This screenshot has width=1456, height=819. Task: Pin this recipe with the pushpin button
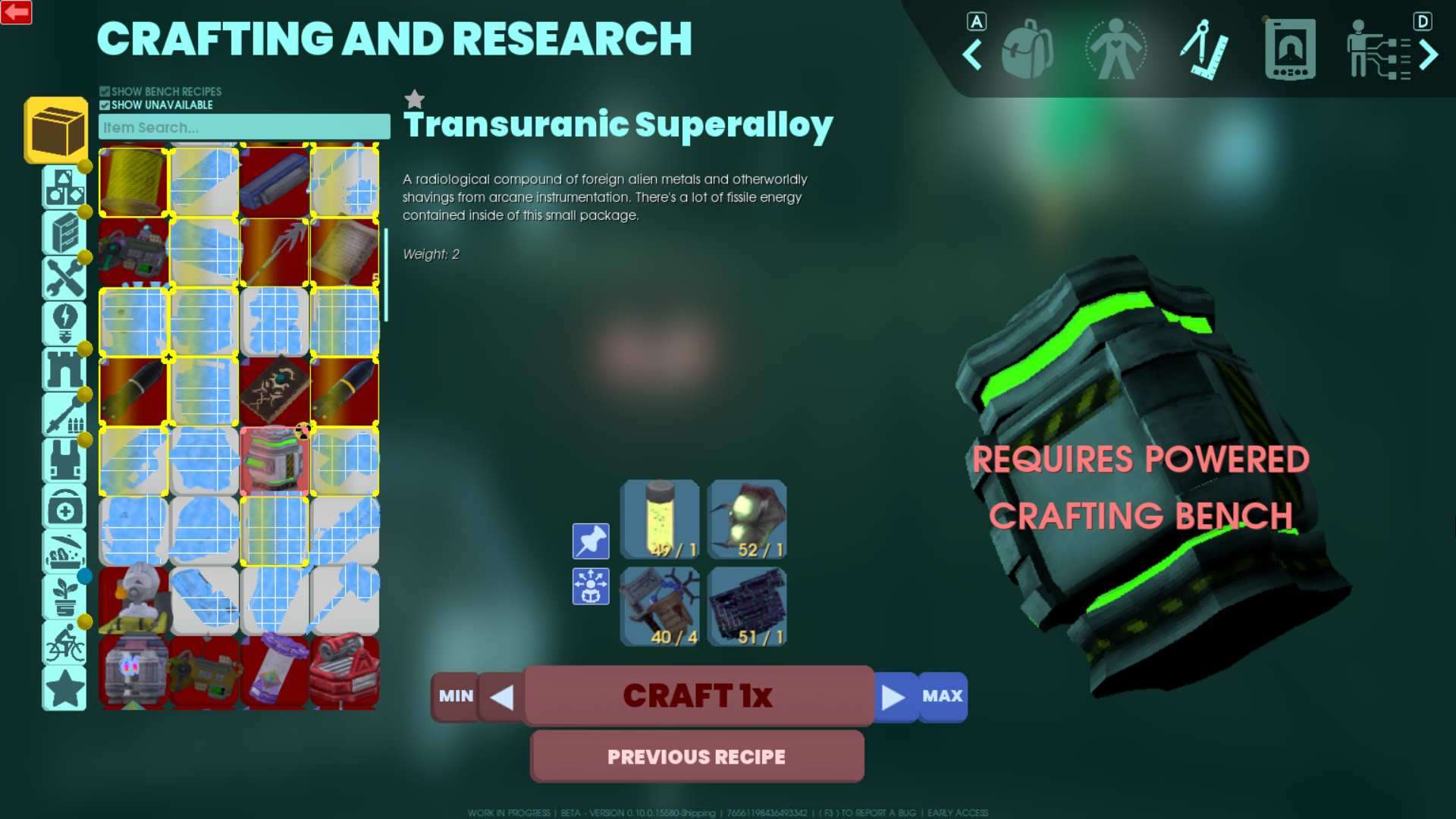(x=590, y=541)
